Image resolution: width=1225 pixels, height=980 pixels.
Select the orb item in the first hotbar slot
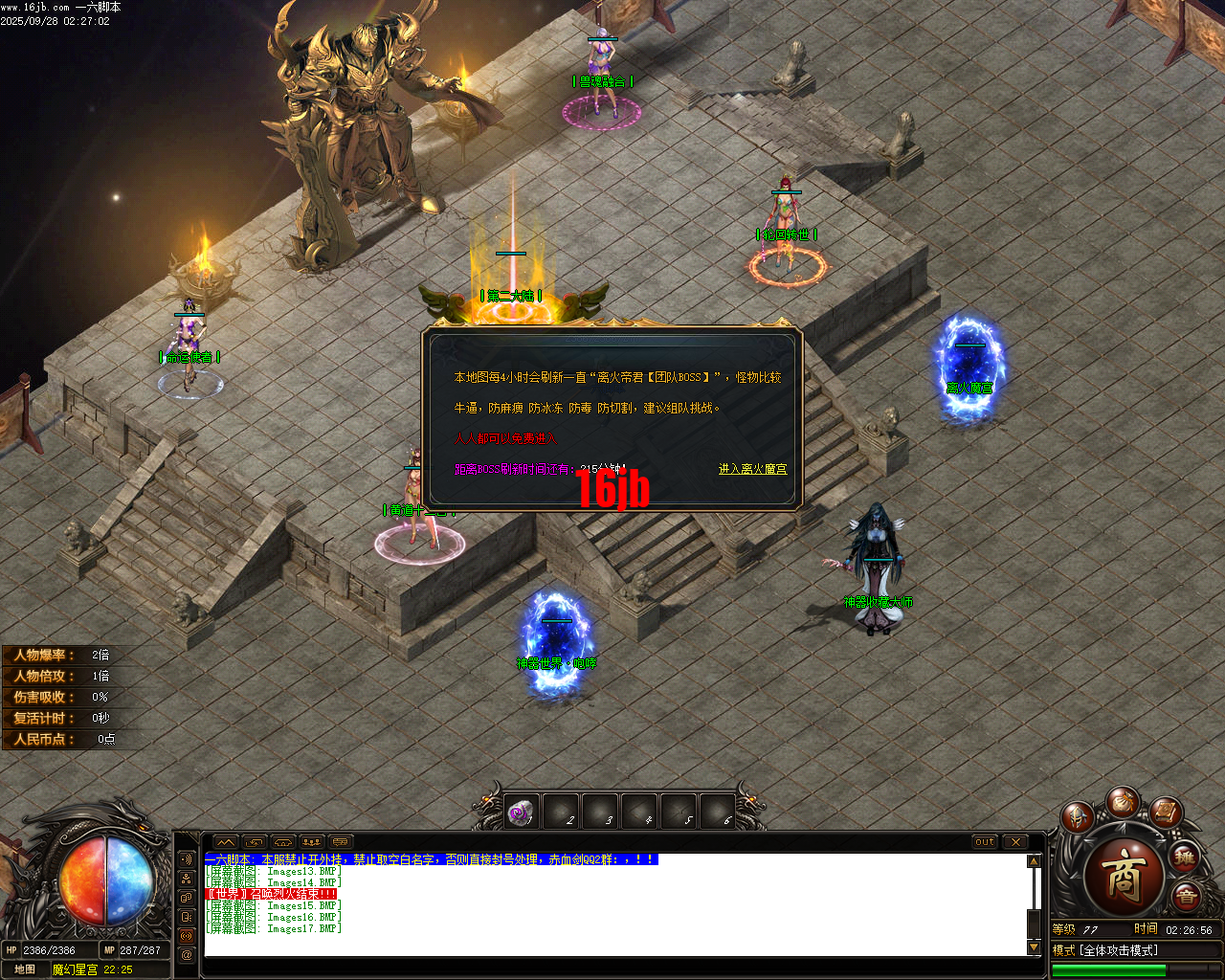[522, 811]
